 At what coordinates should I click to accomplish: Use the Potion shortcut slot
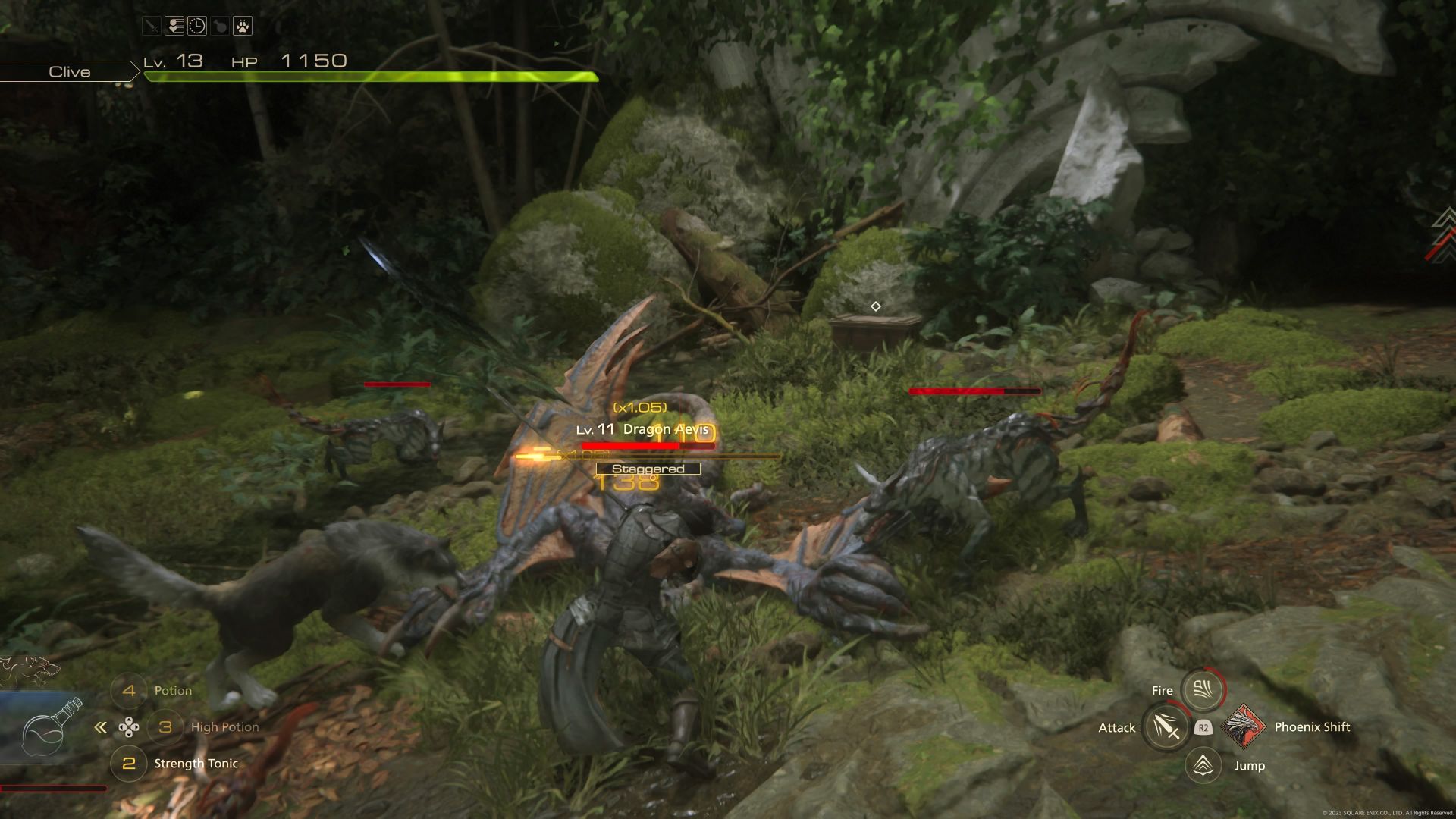[x=129, y=691]
